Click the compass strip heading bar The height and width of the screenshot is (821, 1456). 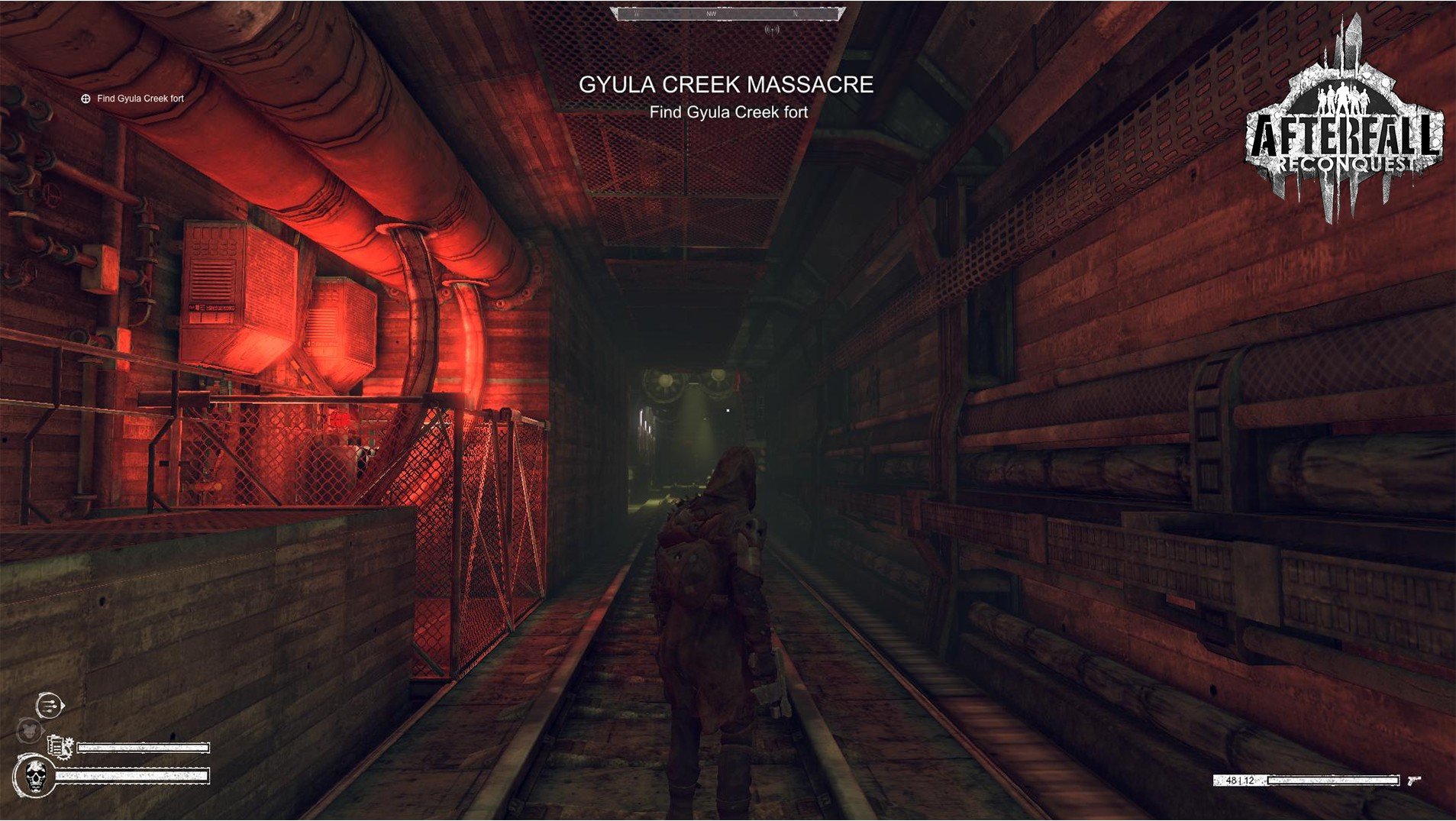click(728, 14)
